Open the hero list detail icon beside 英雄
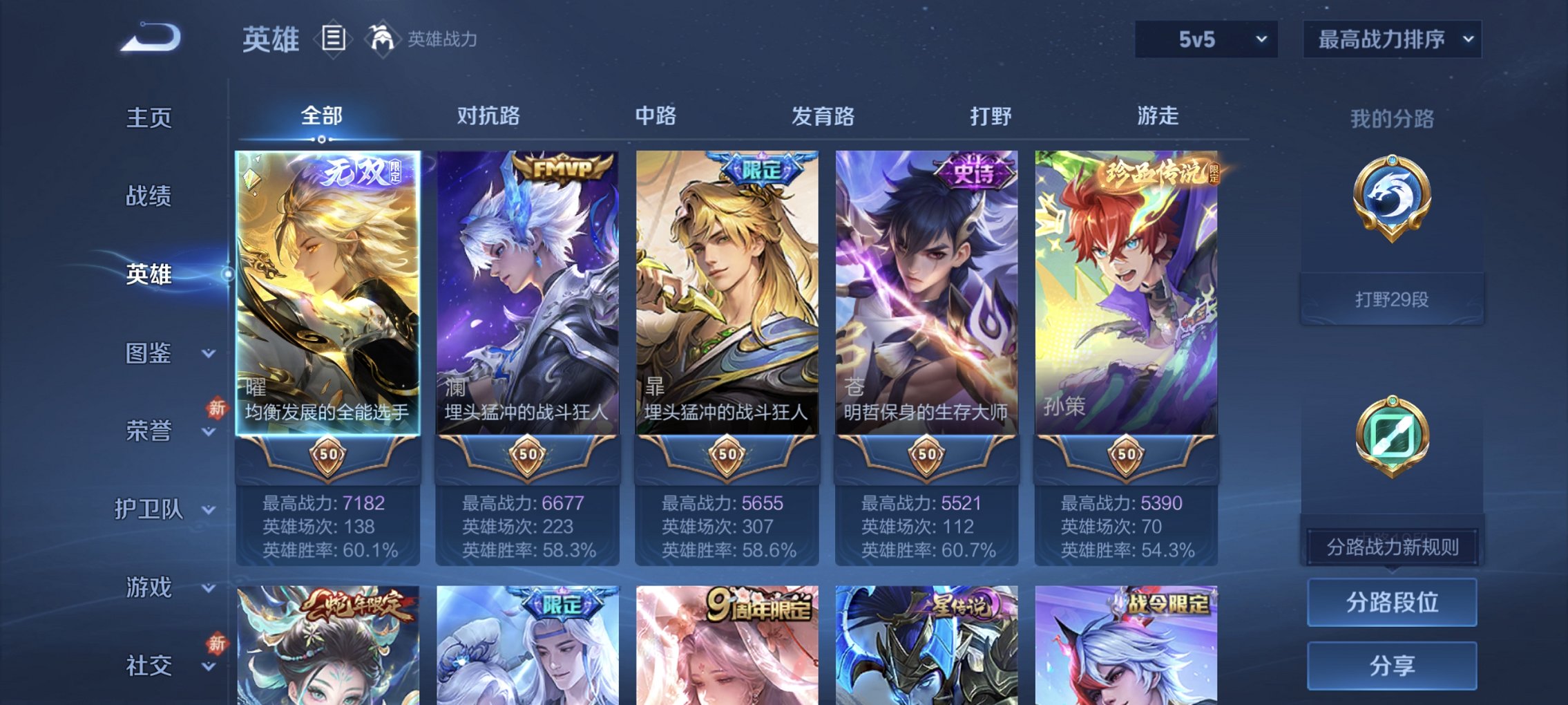 (334, 38)
